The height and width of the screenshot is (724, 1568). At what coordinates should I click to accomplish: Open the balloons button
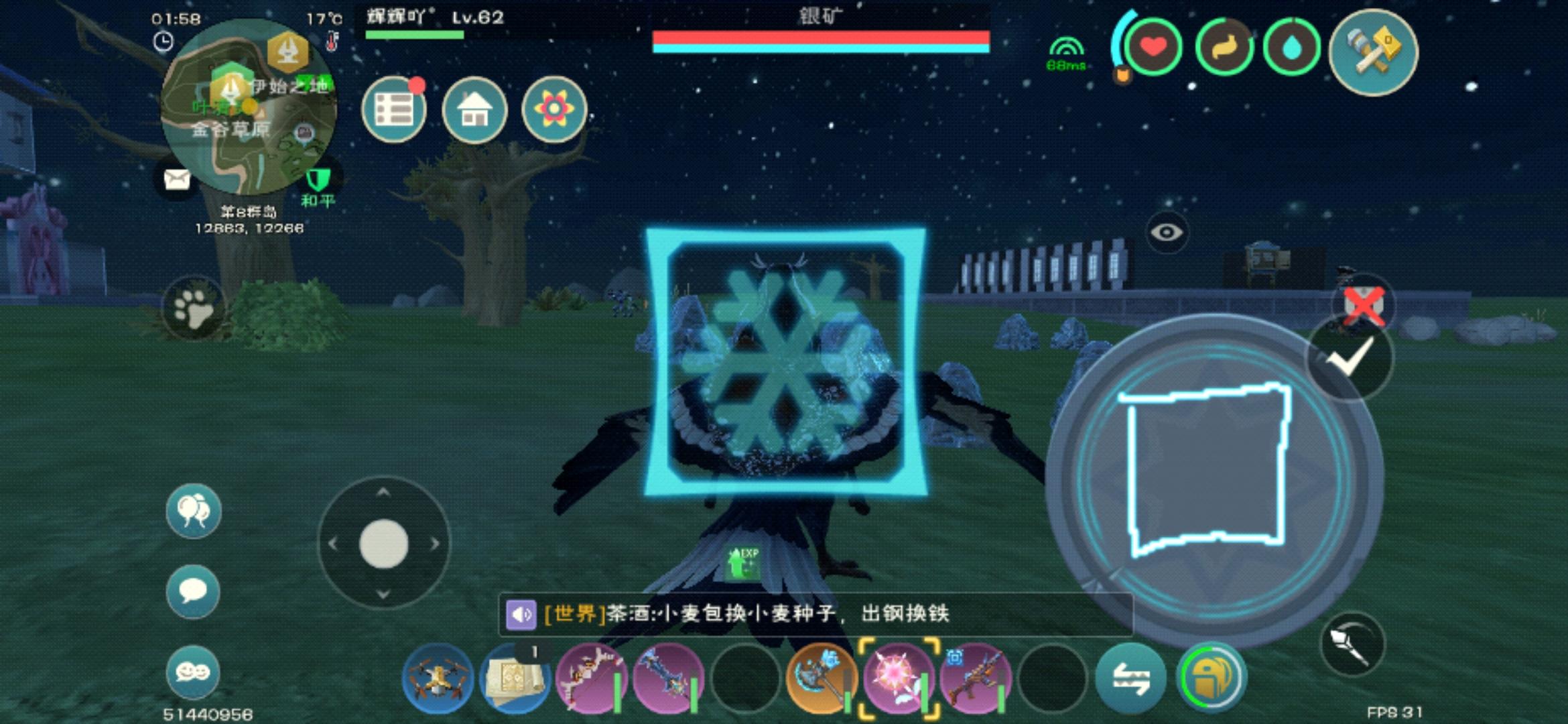coord(193,511)
